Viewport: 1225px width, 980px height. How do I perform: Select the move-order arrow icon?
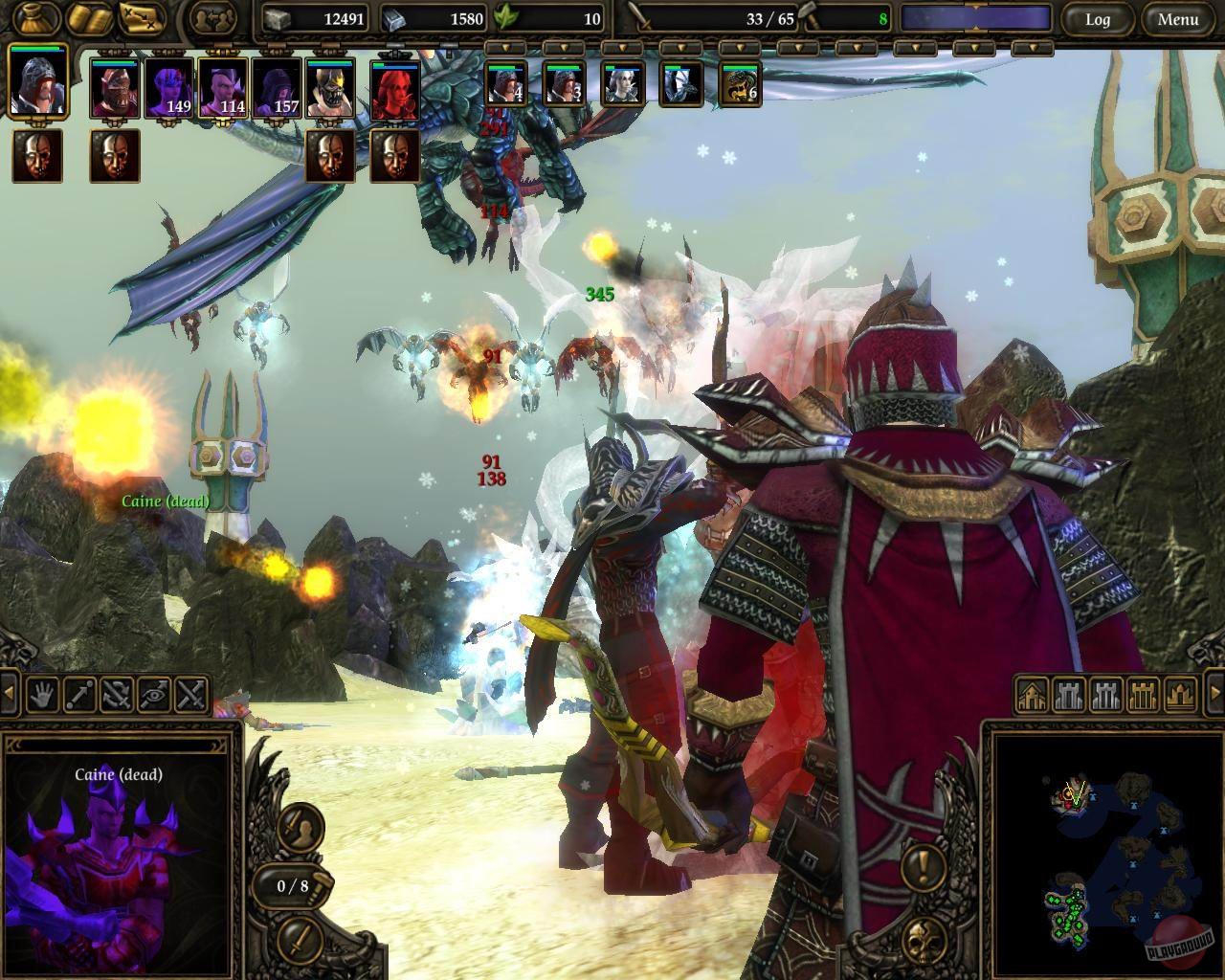pyautogui.click(x=79, y=696)
